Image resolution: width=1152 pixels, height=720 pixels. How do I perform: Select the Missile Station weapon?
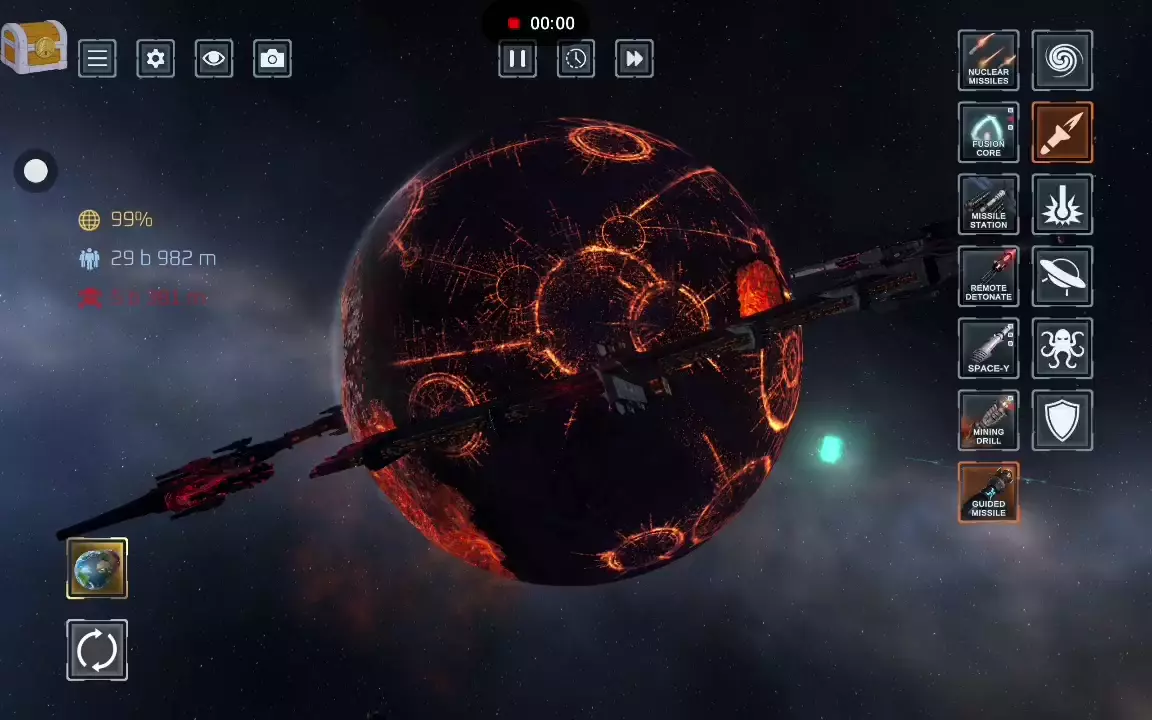pyautogui.click(x=988, y=204)
